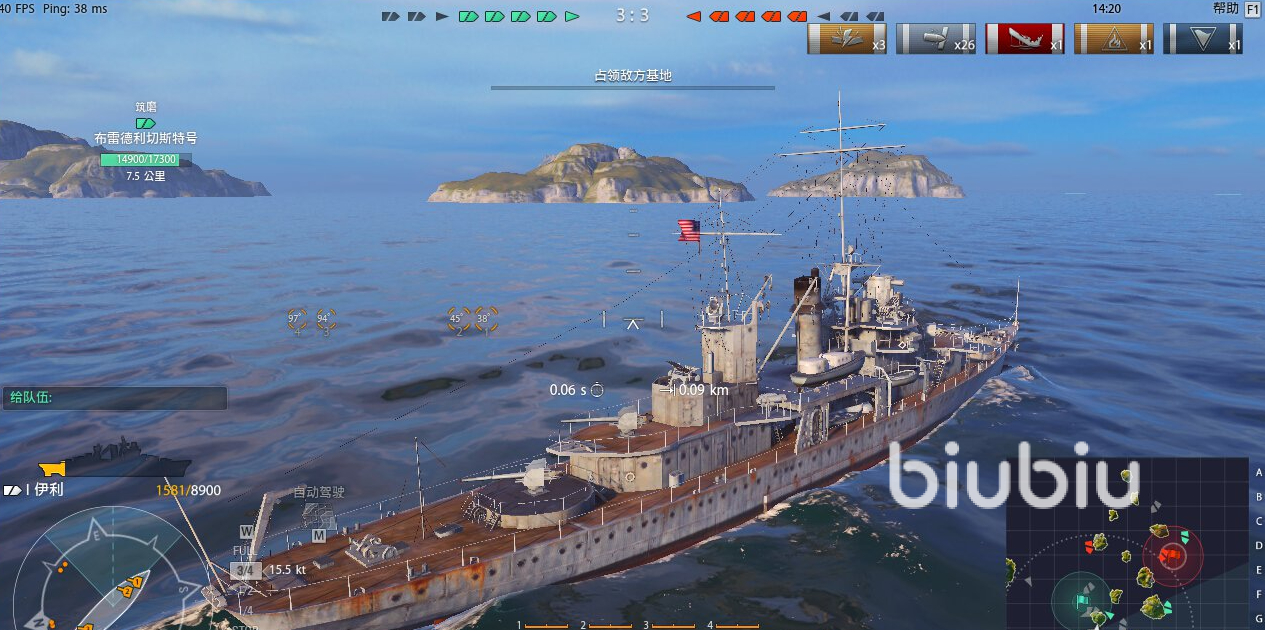Image resolution: width=1265 pixels, height=630 pixels.
Task: Select the fire warning triangle ribbon
Action: [1113, 39]
